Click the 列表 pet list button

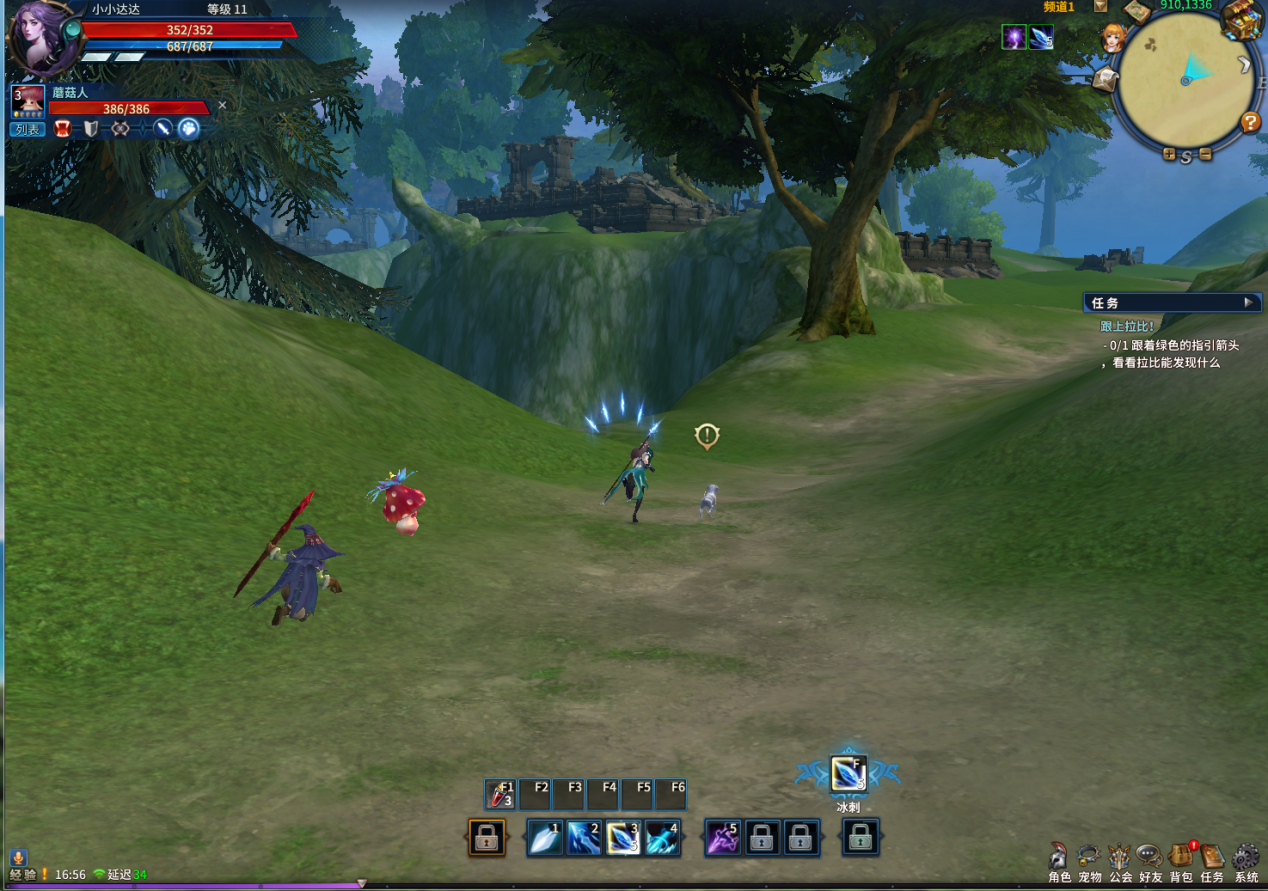[x=27, y=129]
